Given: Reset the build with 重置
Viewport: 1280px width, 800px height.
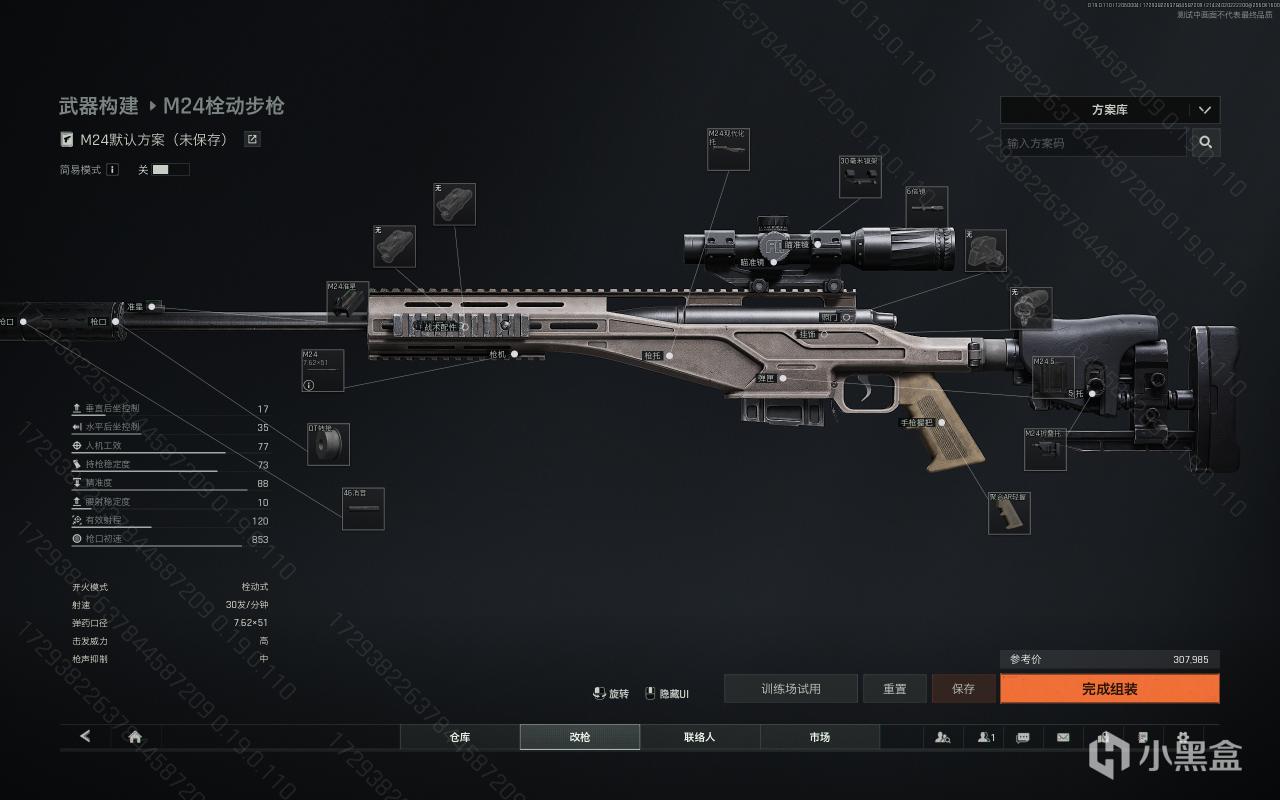Looking at the screenshot, I should [895, 689].
